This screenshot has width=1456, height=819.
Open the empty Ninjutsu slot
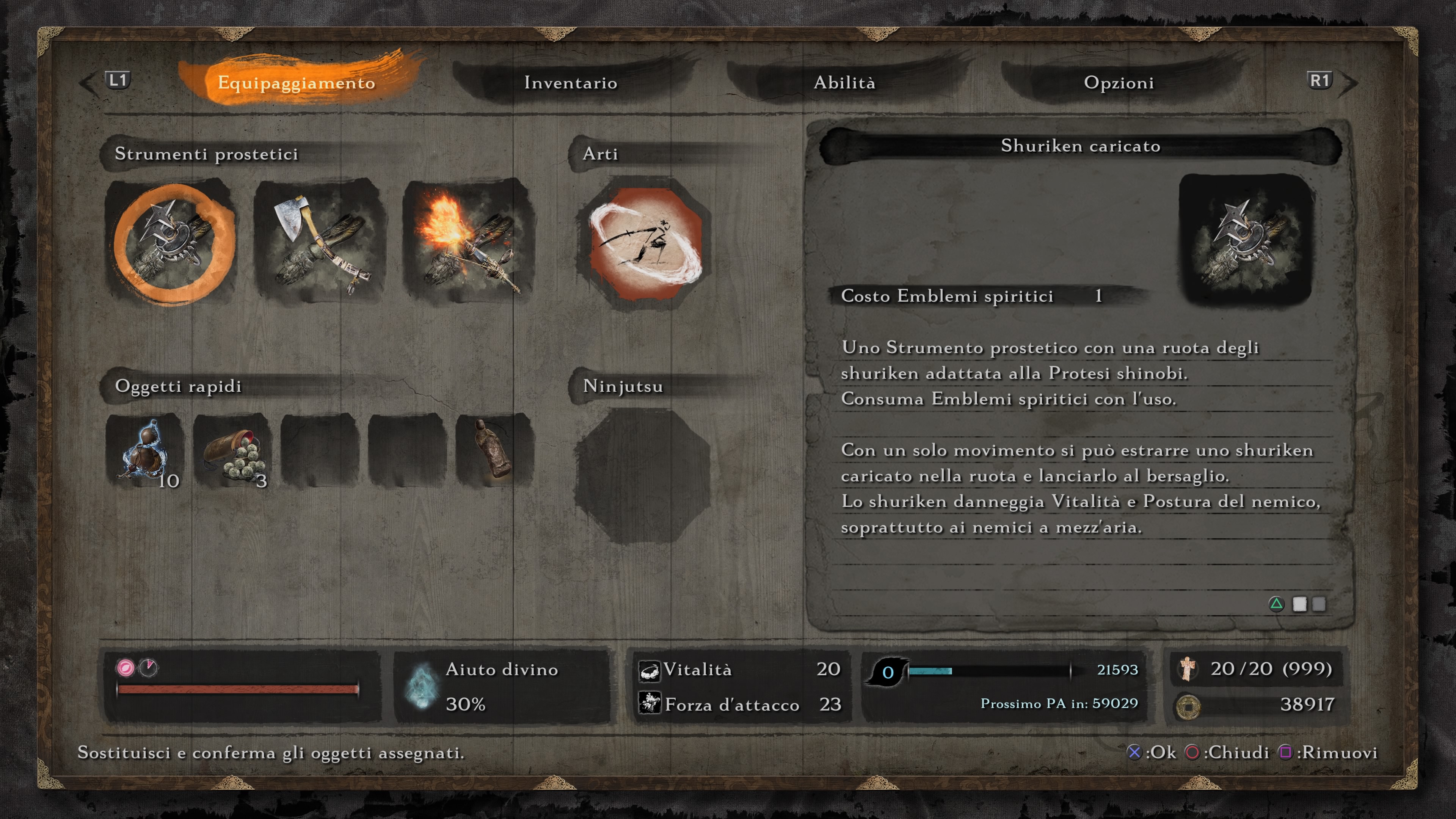point(642,476)
